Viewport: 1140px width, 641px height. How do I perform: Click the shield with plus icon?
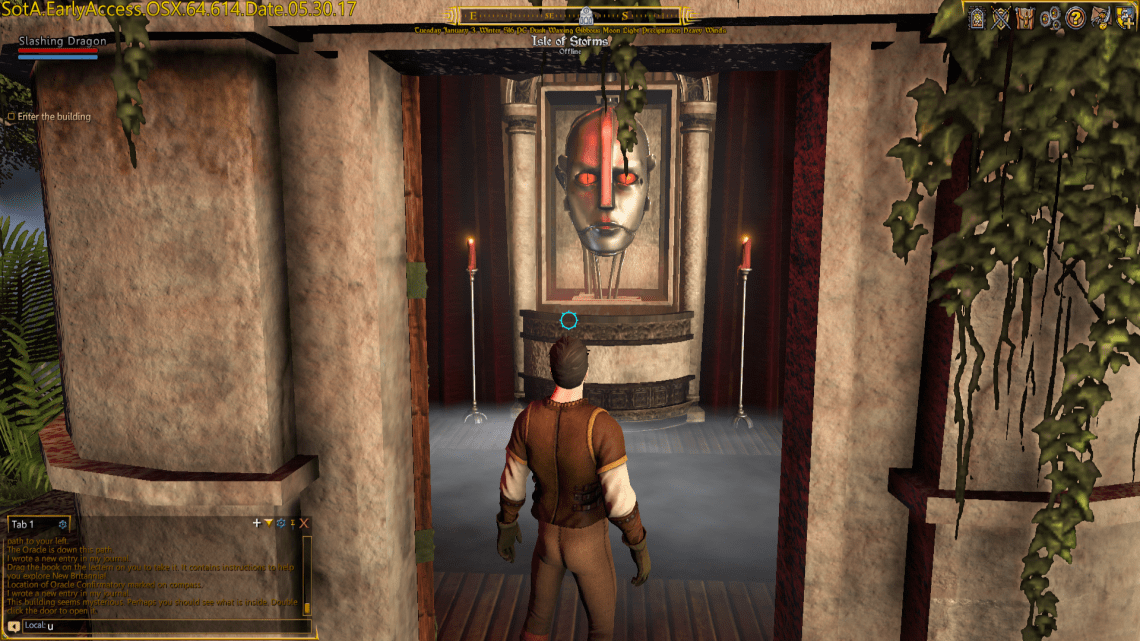point(1125,17)
